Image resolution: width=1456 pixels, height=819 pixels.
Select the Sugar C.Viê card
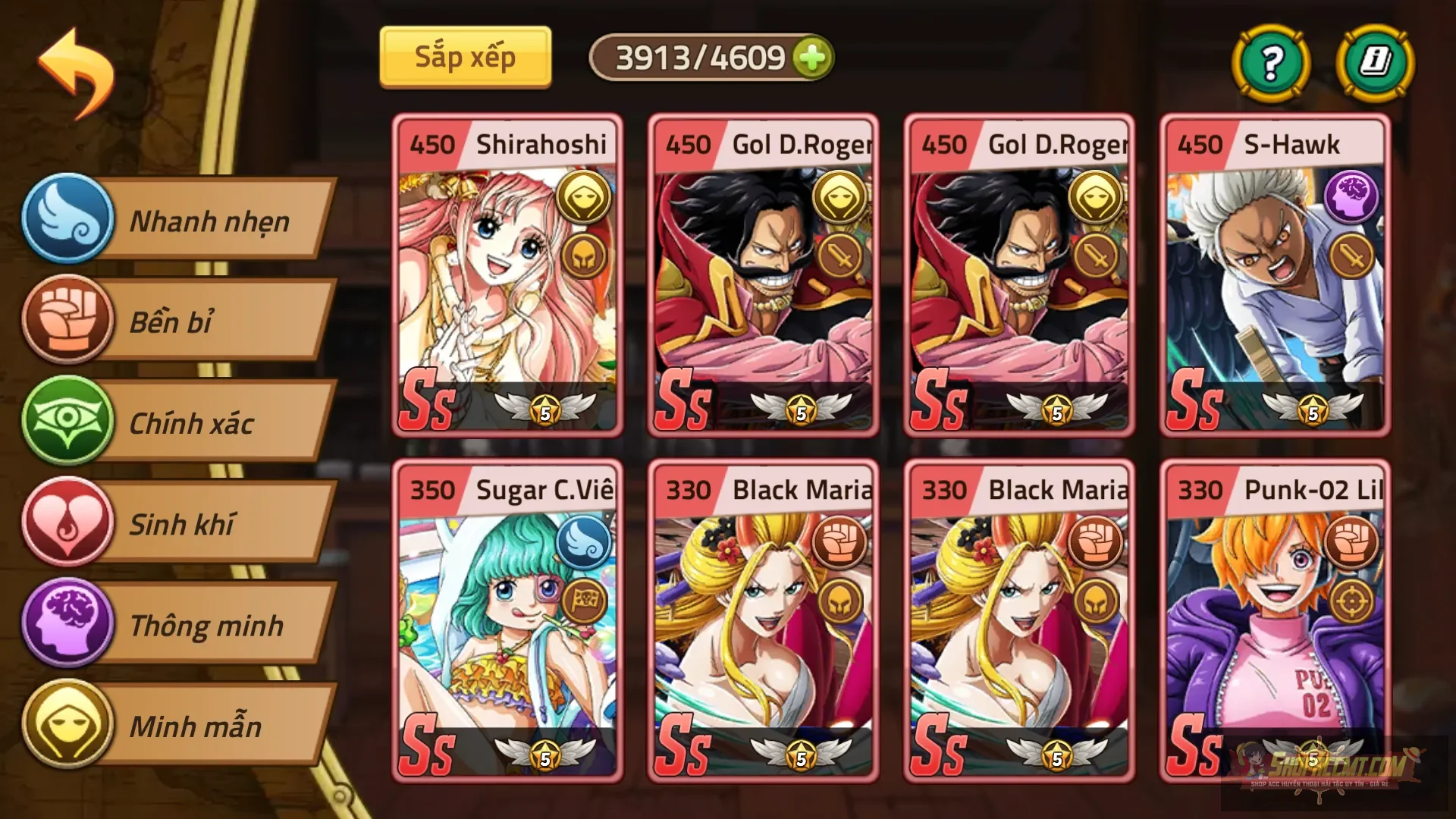click(x=506, y=622)
